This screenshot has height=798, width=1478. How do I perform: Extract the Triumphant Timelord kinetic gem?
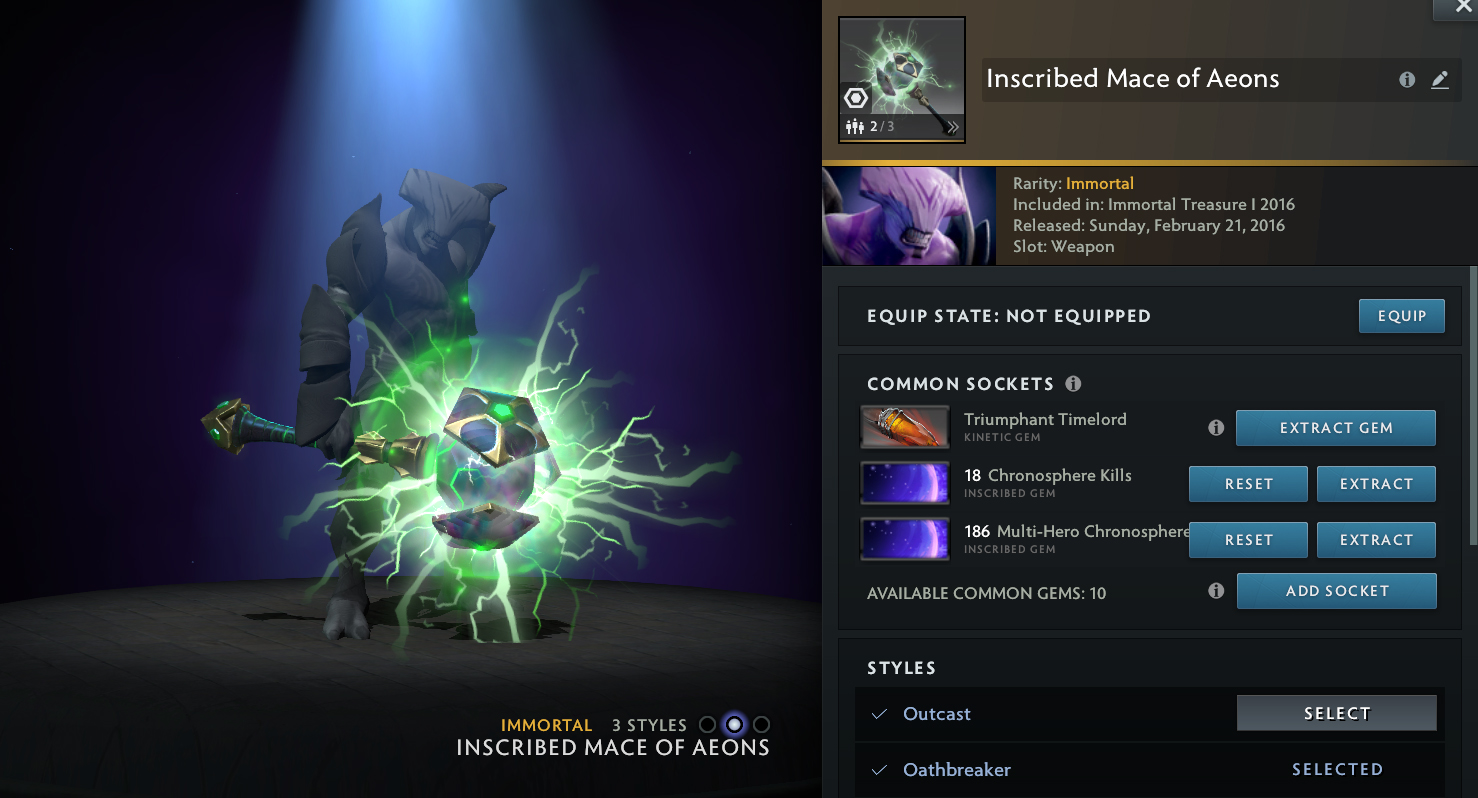1335,428
